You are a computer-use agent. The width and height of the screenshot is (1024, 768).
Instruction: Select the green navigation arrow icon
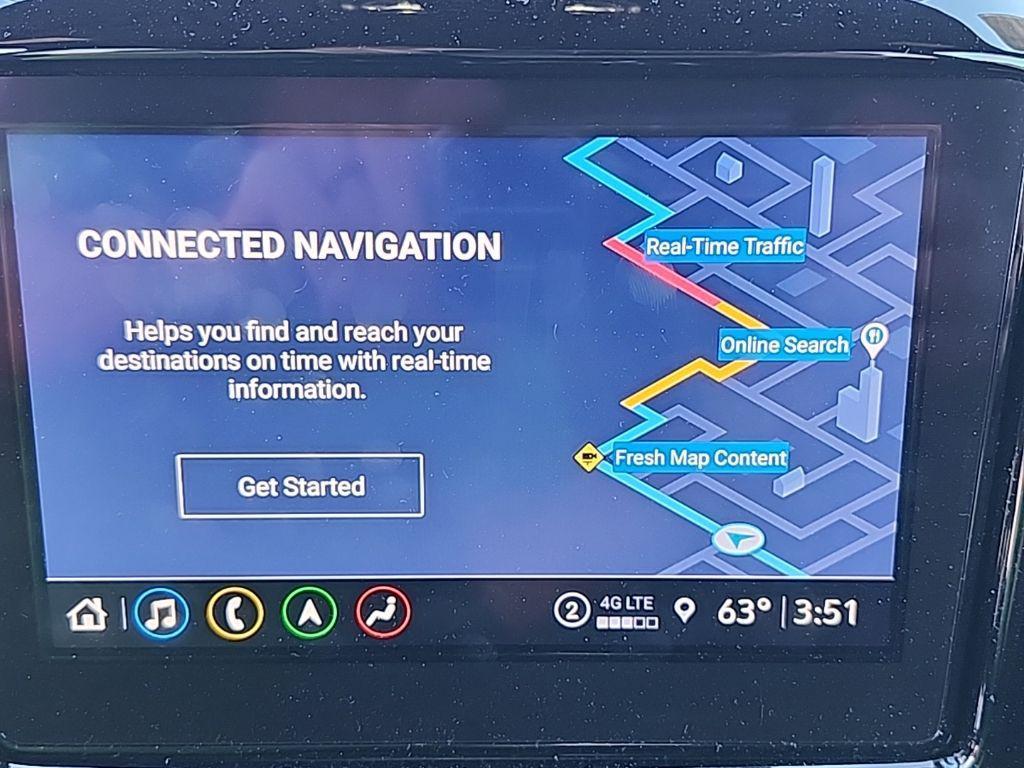point(309,613)
